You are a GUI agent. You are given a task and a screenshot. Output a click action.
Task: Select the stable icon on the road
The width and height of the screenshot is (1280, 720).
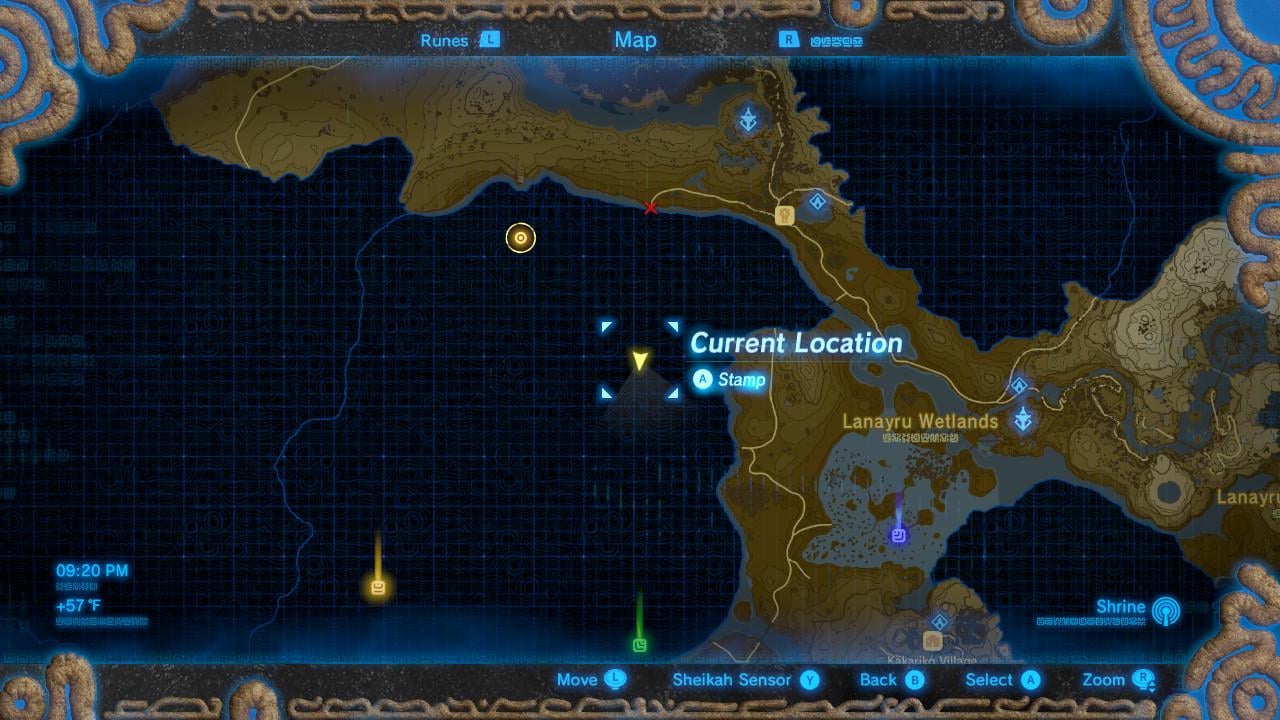point(784,215)
